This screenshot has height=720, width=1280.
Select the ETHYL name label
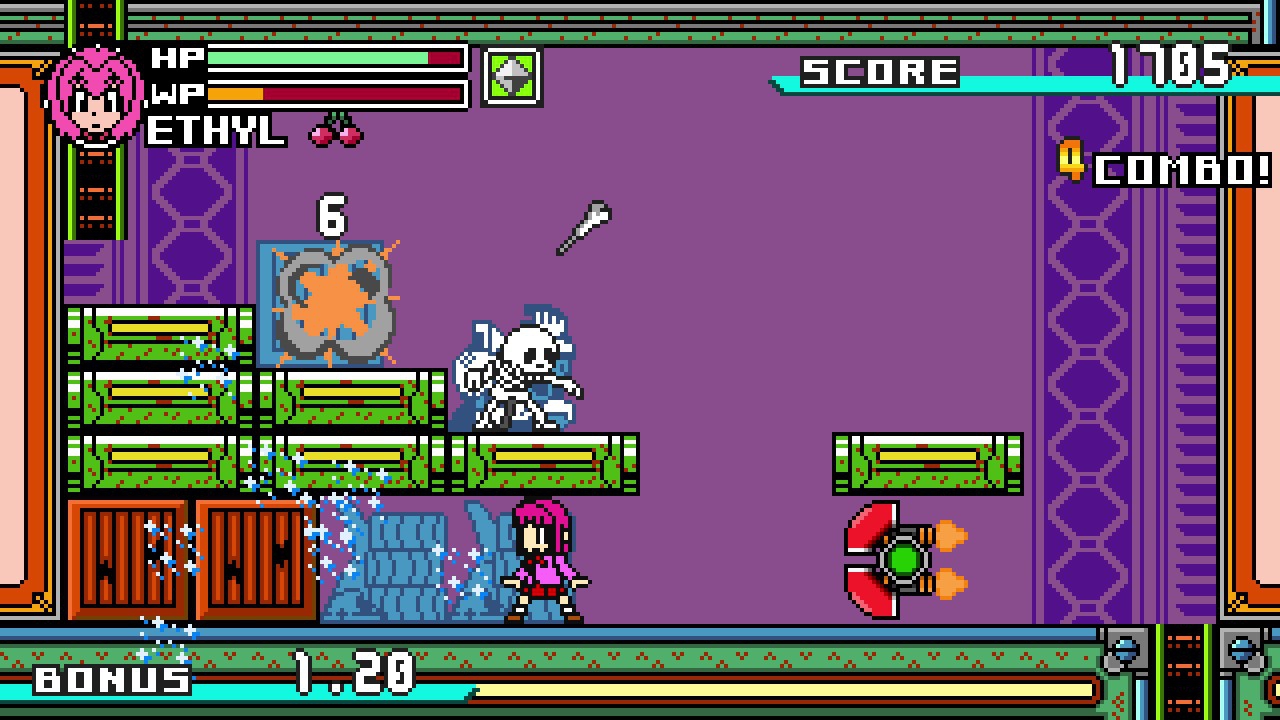213,131
